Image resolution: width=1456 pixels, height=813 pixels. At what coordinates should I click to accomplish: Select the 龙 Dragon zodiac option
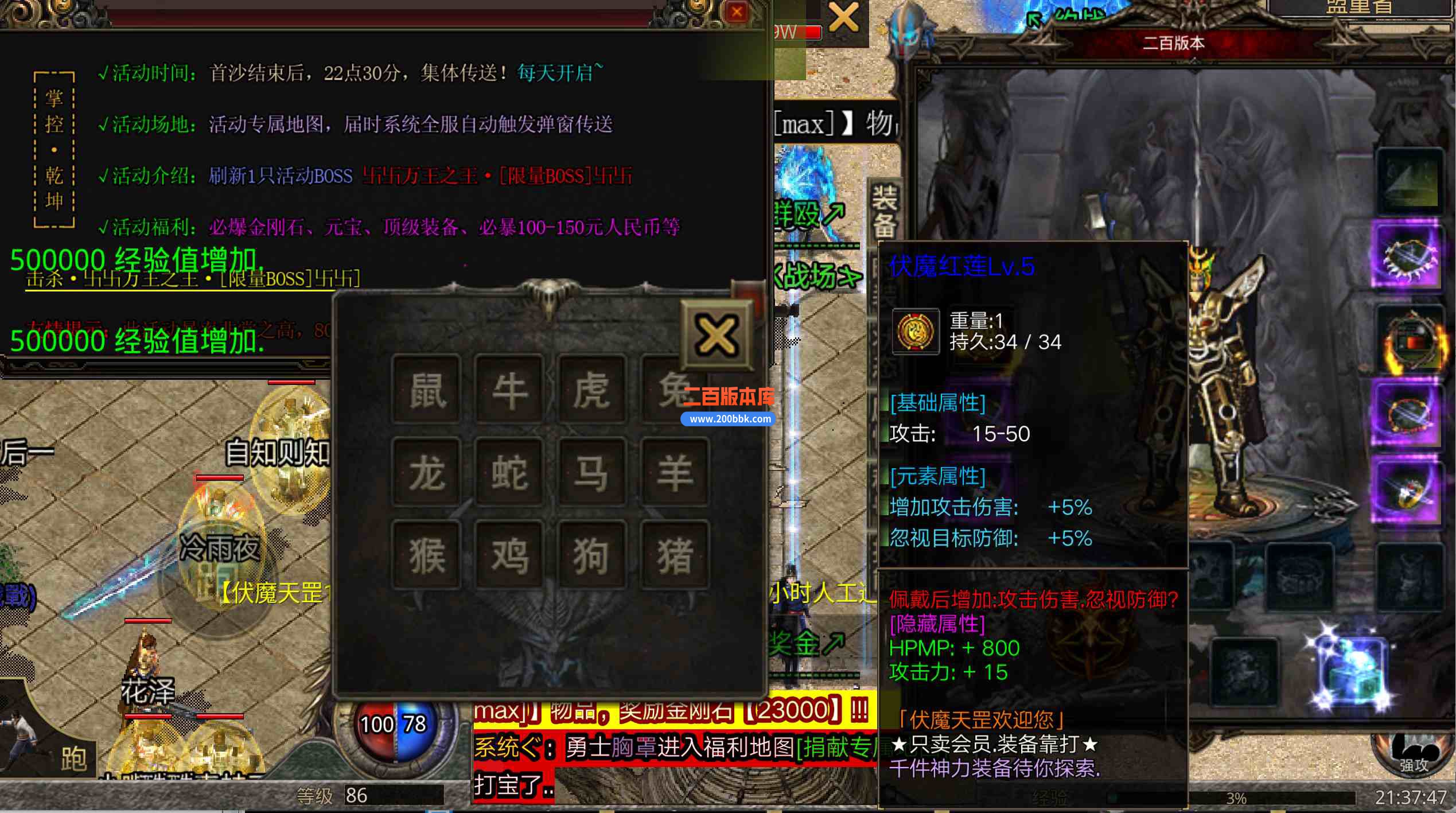tap(426, 473)
